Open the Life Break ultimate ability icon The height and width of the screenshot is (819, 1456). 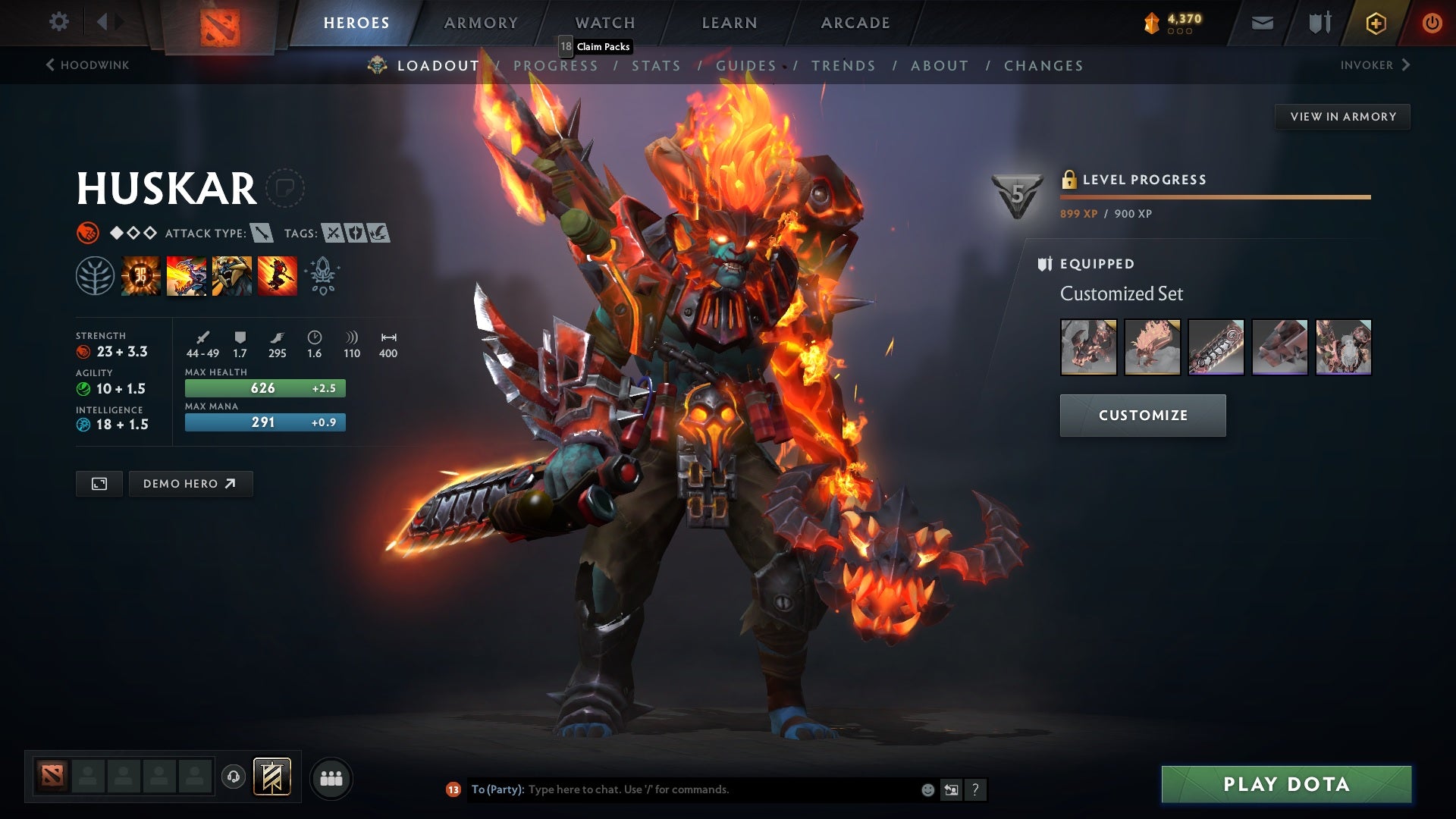[278, 275]
